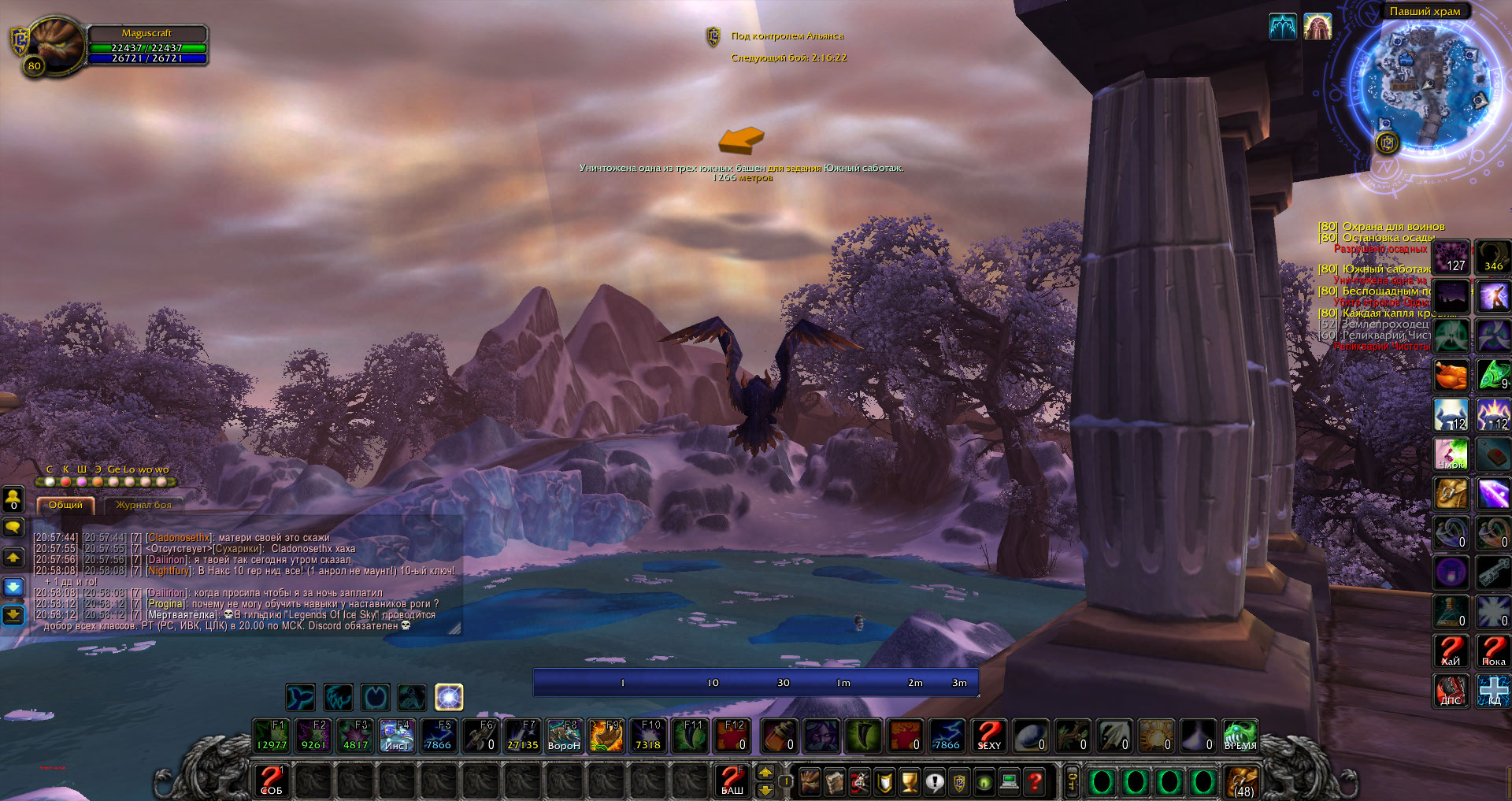Use the СОБ macro button

272,781
